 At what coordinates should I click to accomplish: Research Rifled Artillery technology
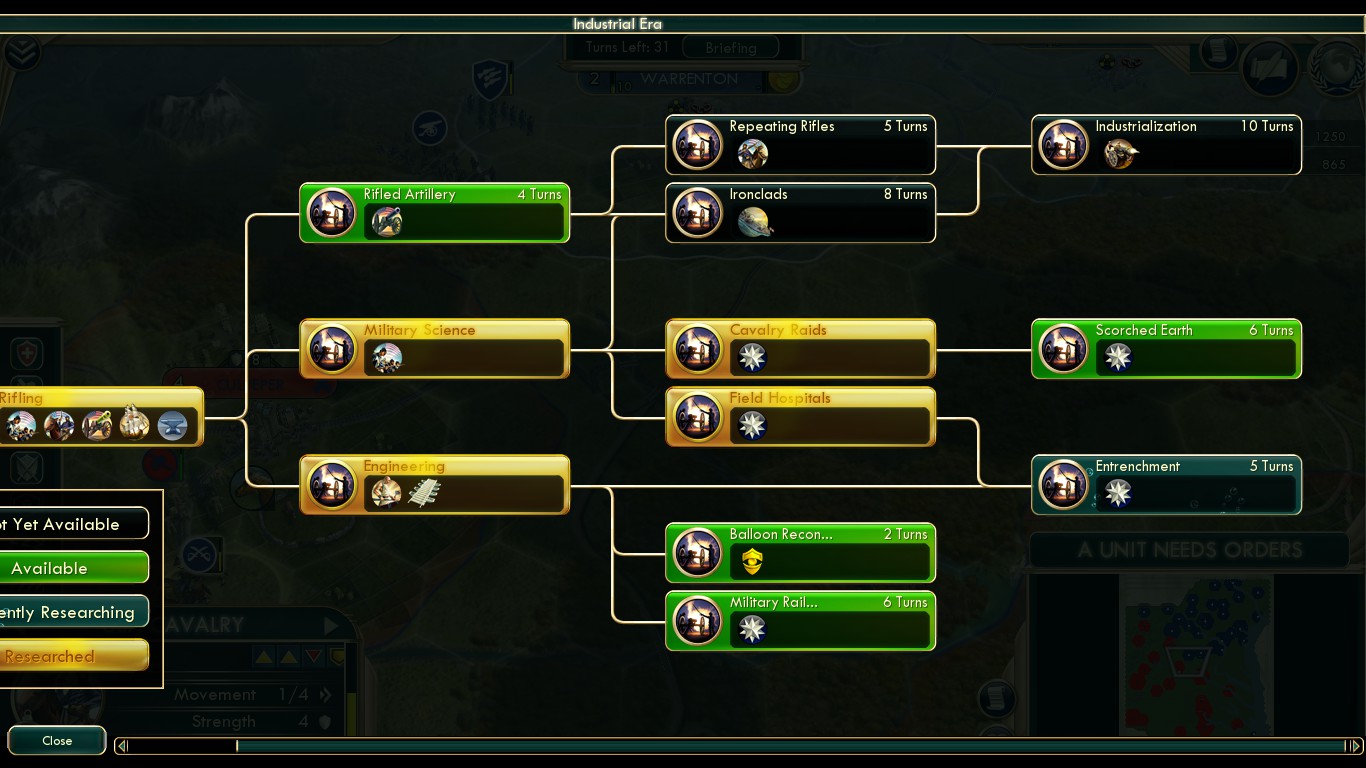tap(435, 212)
